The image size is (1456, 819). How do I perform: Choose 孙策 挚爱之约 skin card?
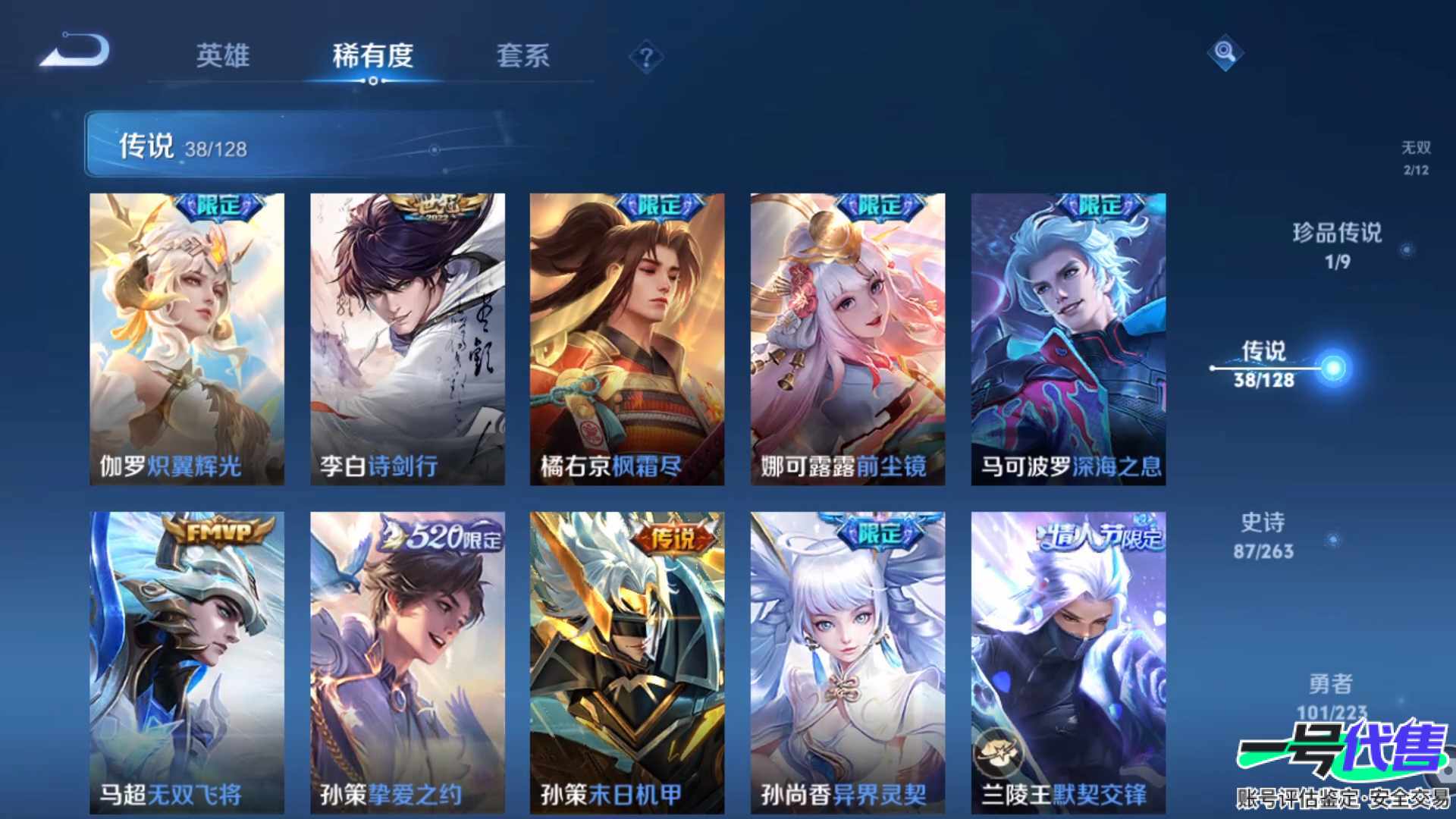[x=407, y=662]
